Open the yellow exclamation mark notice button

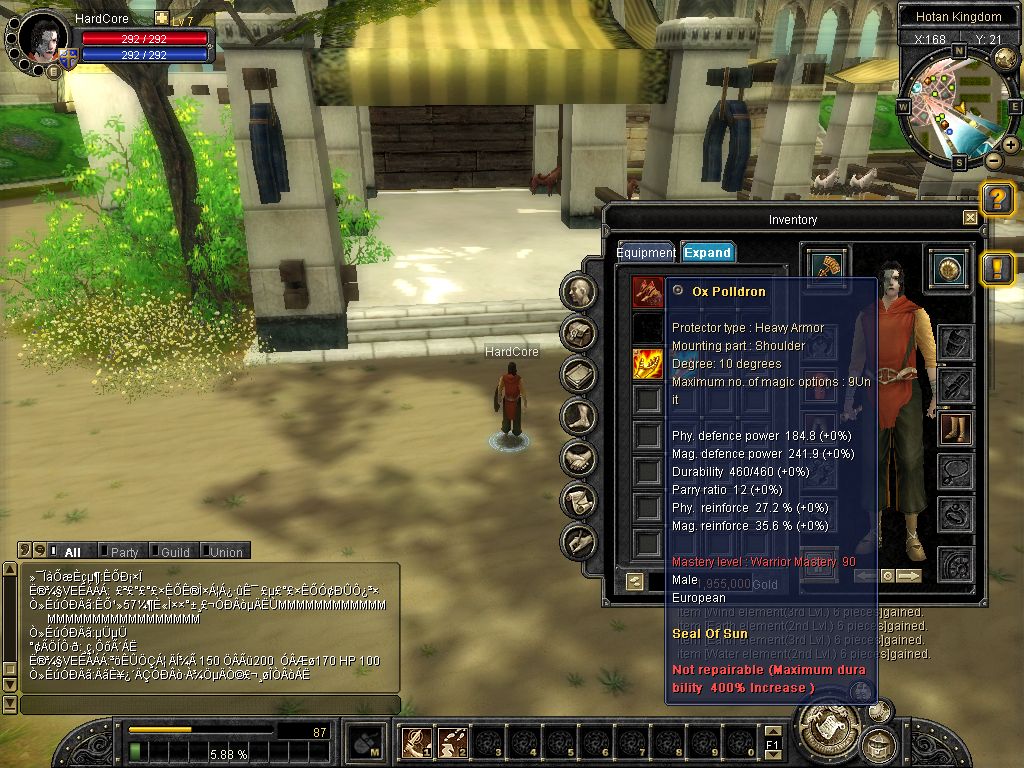pyautogui.click(x=997, y=268)
